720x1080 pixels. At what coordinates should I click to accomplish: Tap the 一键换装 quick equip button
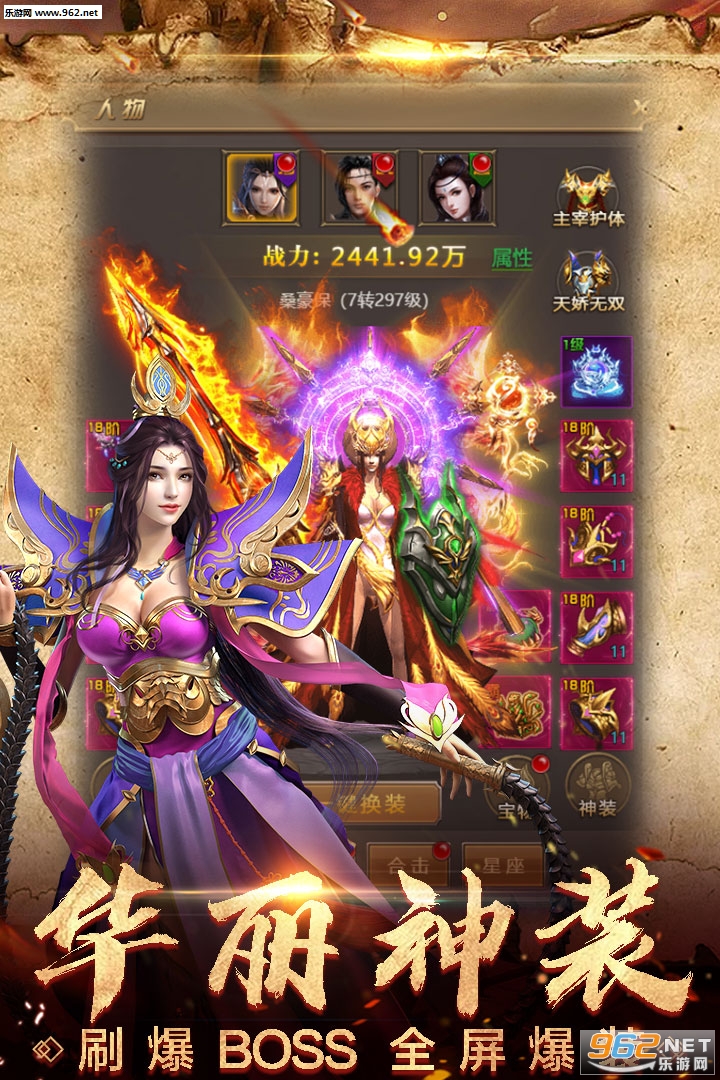(x=368, y=803)
